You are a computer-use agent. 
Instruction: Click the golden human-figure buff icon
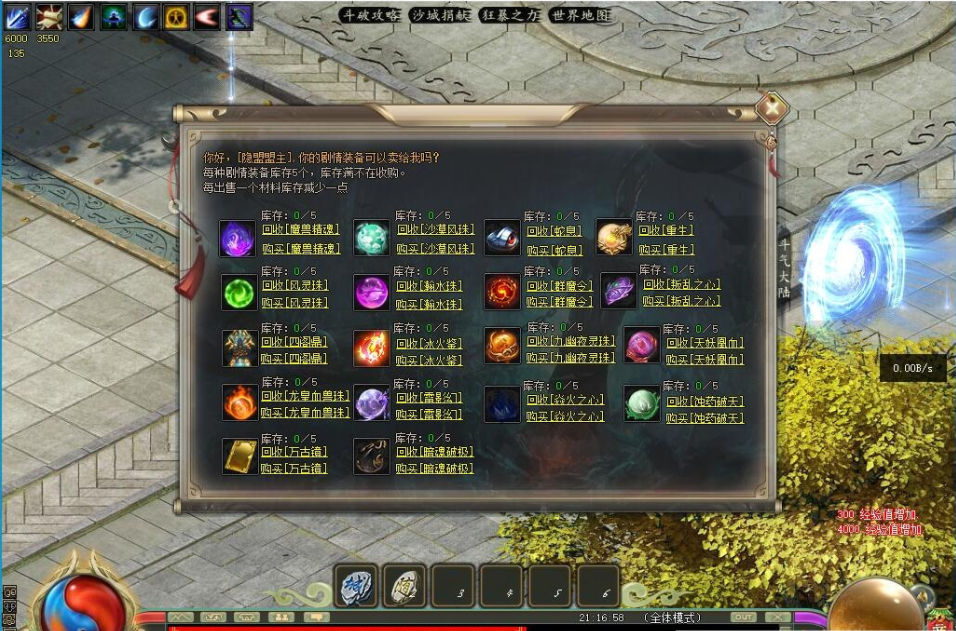pos(177,16)
